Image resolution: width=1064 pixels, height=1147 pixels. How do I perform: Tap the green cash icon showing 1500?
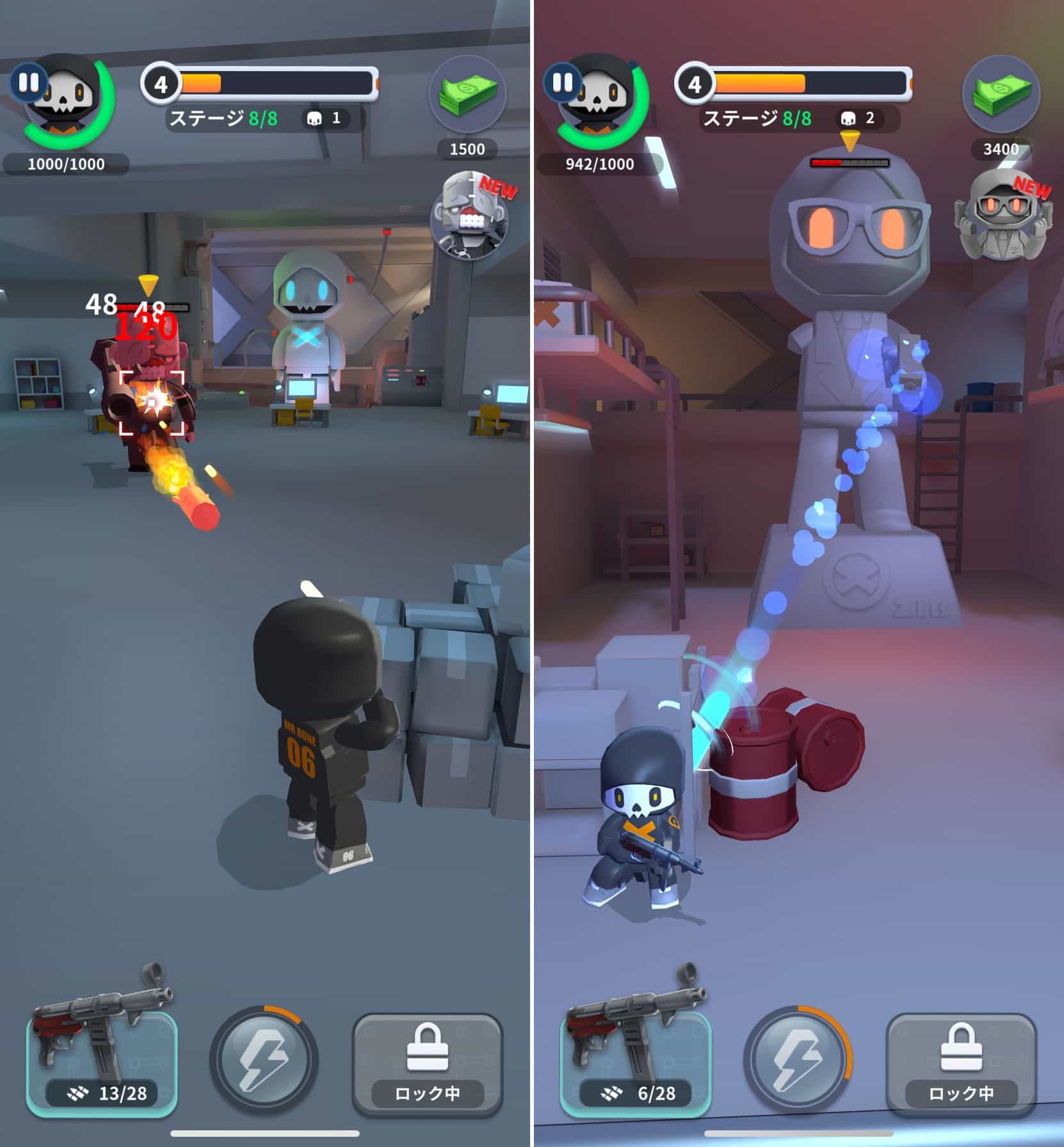(469, 95)
